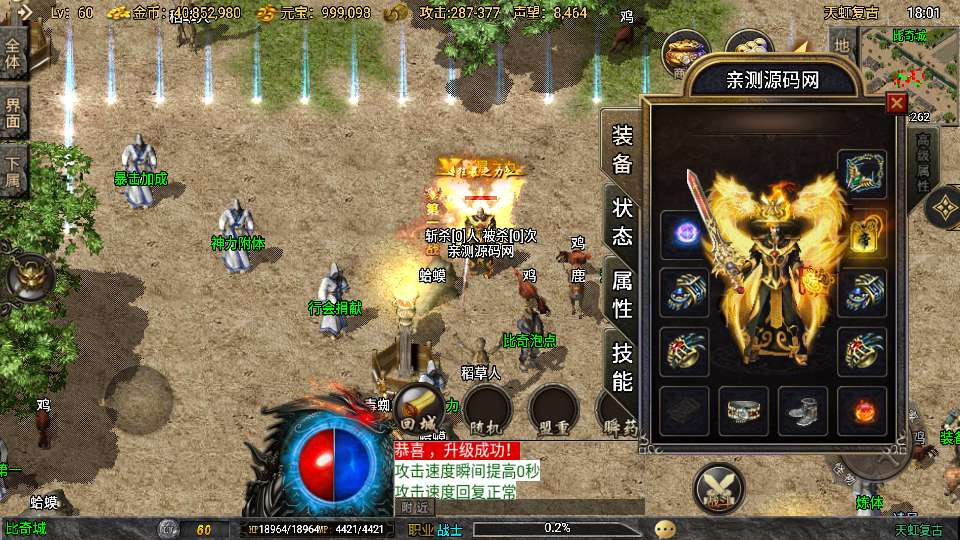Screen dimensions: 960x540
Task: Select the flaming orb gem slot
Action: pos(861,411)
